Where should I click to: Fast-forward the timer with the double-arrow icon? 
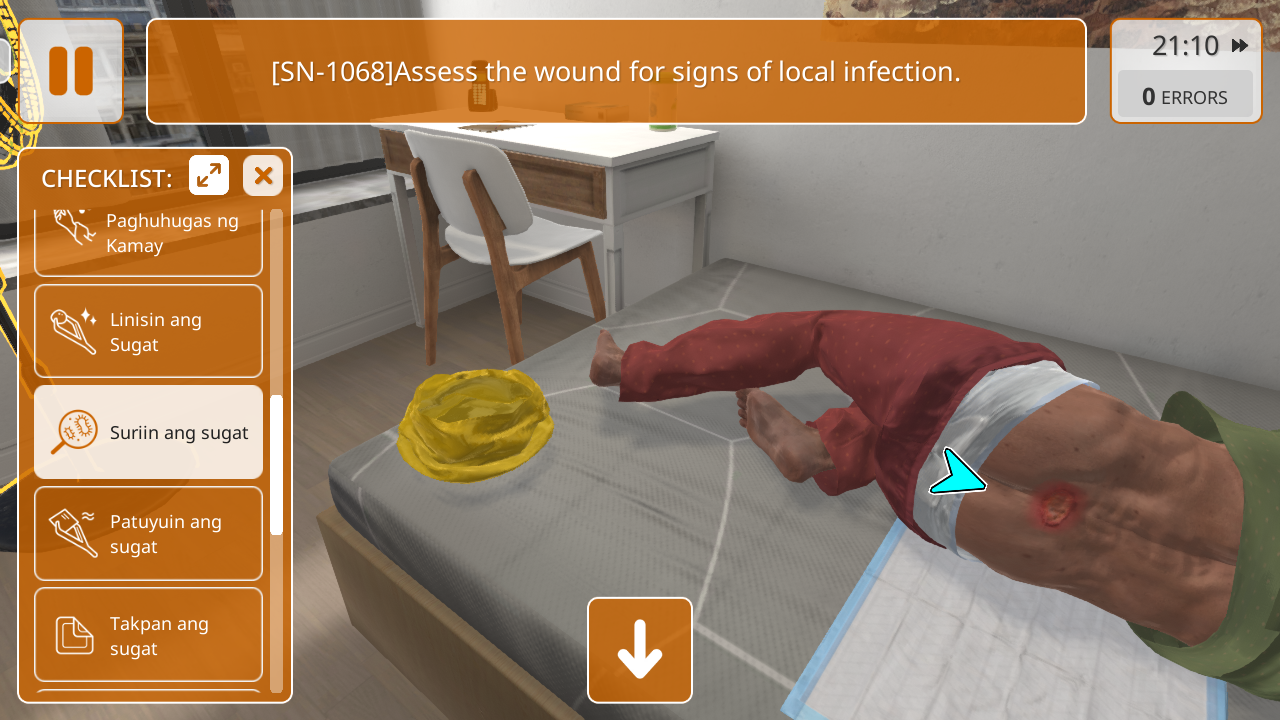pos(1240,46)
